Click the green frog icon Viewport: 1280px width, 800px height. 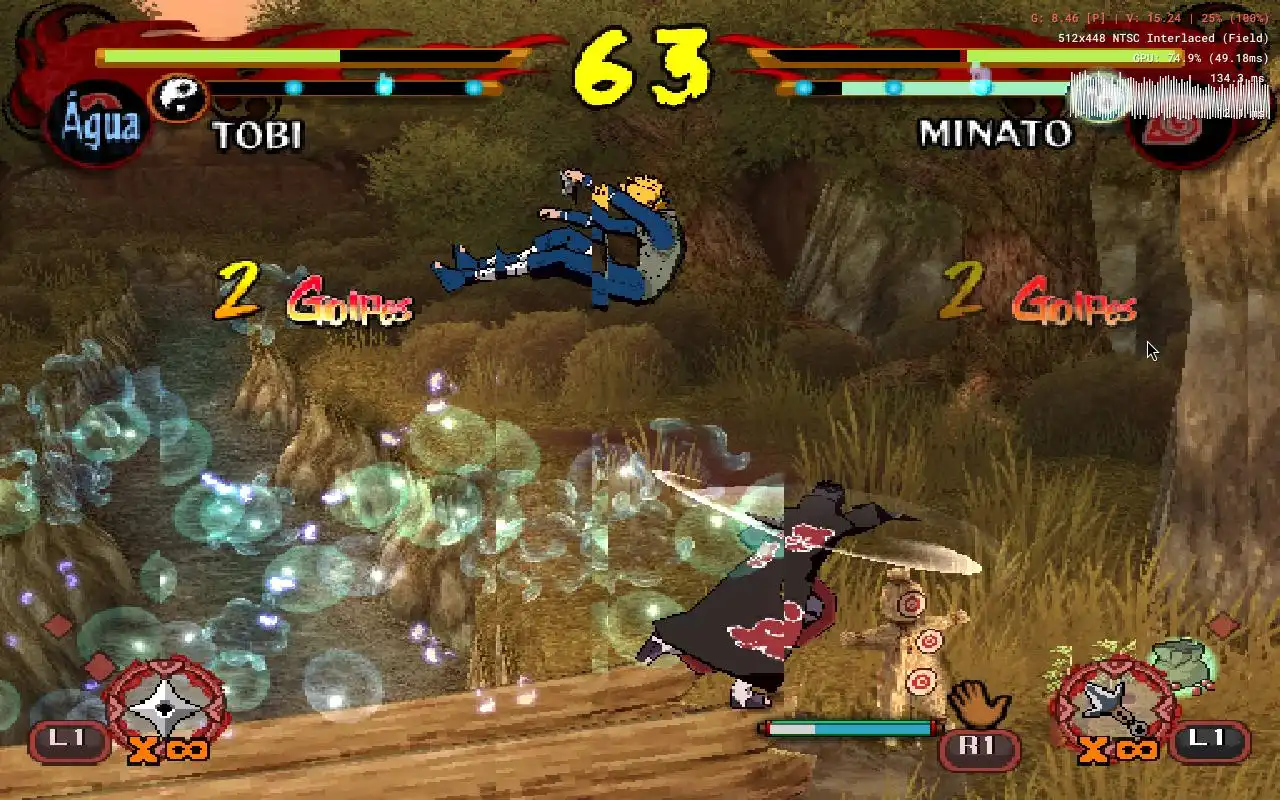tap(1183, 662)
